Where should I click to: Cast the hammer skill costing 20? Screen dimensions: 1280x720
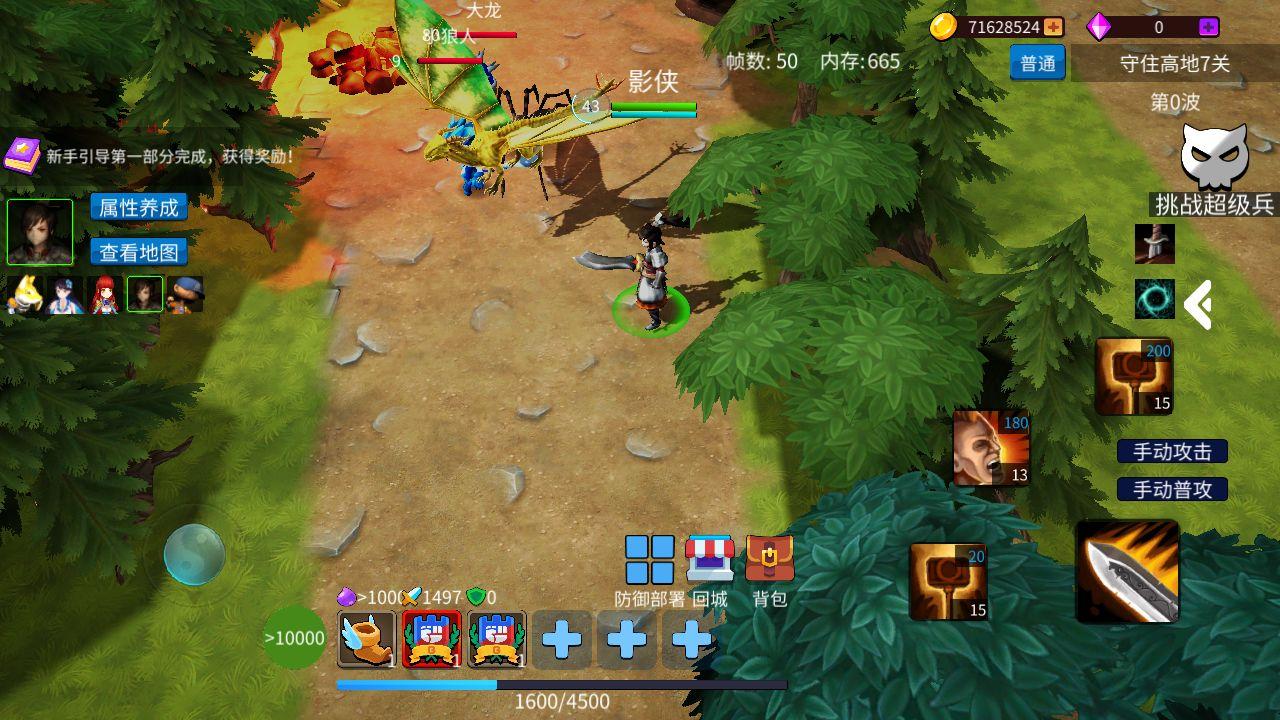tap(948, 581)
